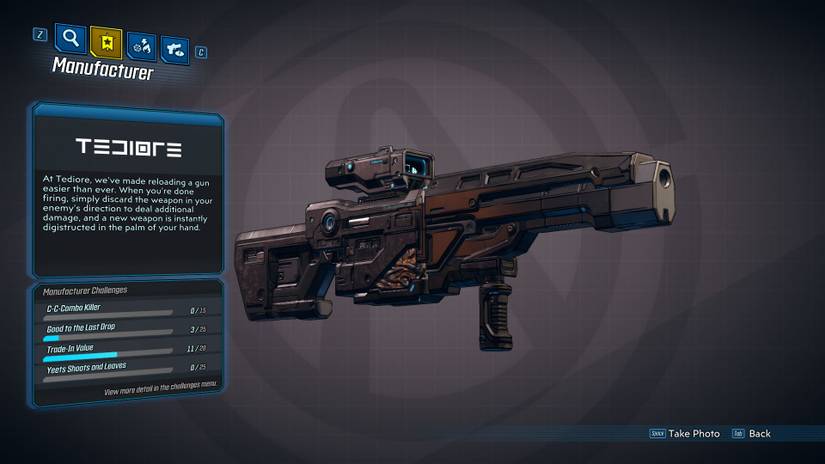The height and width of the screenshot is (464, 825).
Task: Open the elemental effects tab
Action: (141, 44)
